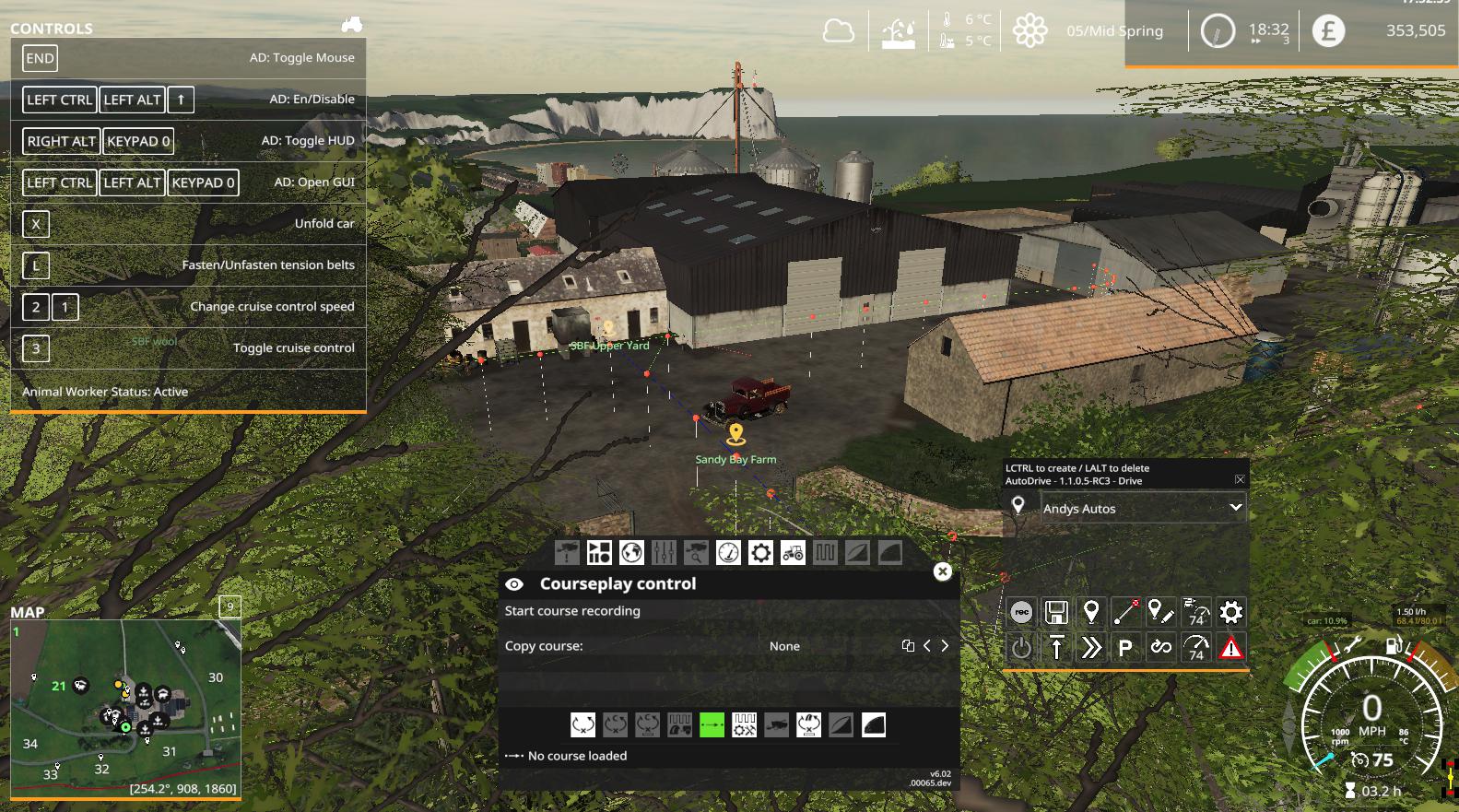Open the AutoDrive settings gear

coord(1231,612)
